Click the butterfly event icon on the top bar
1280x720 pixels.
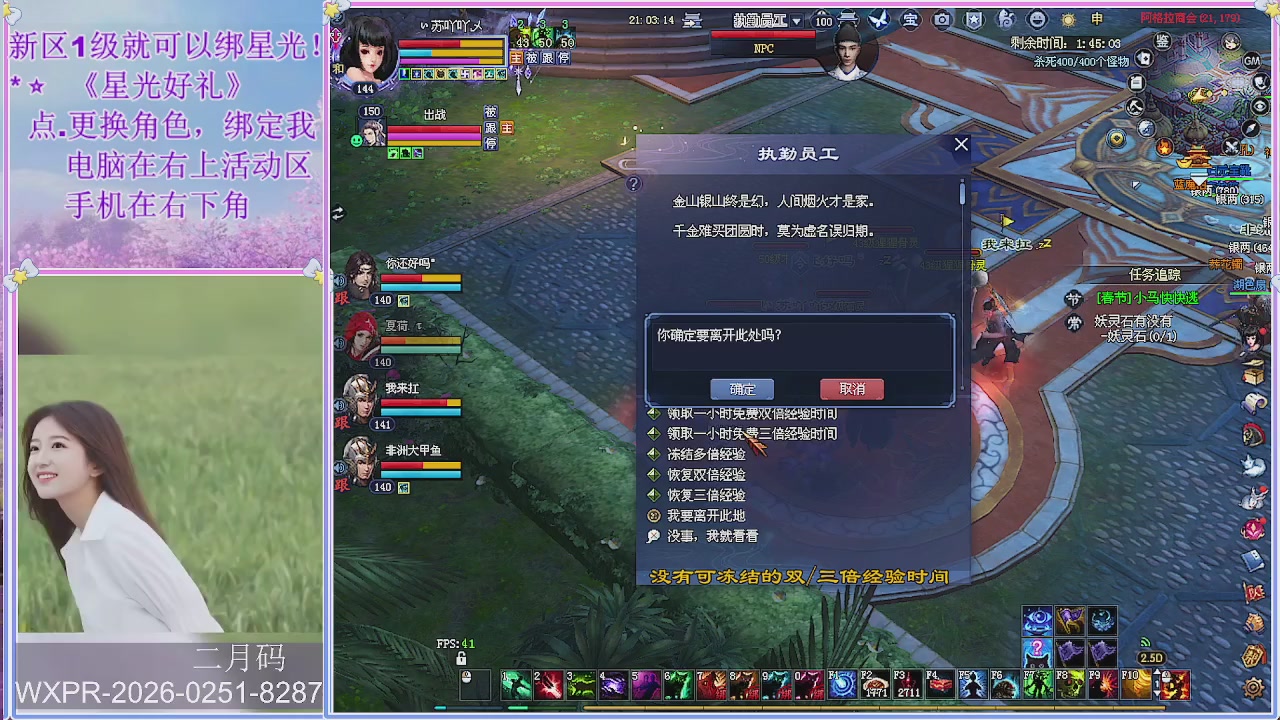point(878,18)
